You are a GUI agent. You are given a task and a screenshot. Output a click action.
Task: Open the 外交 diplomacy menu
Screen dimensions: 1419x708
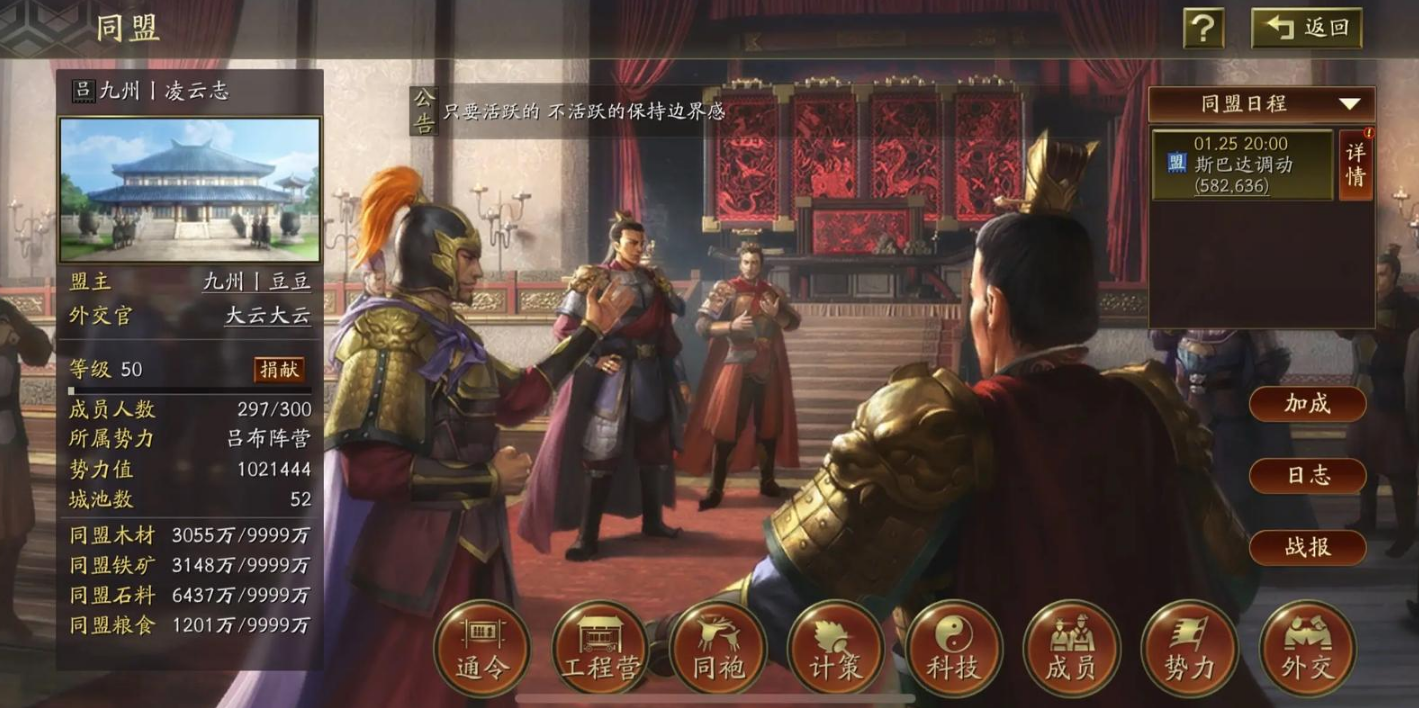[x=1307, y=649]
